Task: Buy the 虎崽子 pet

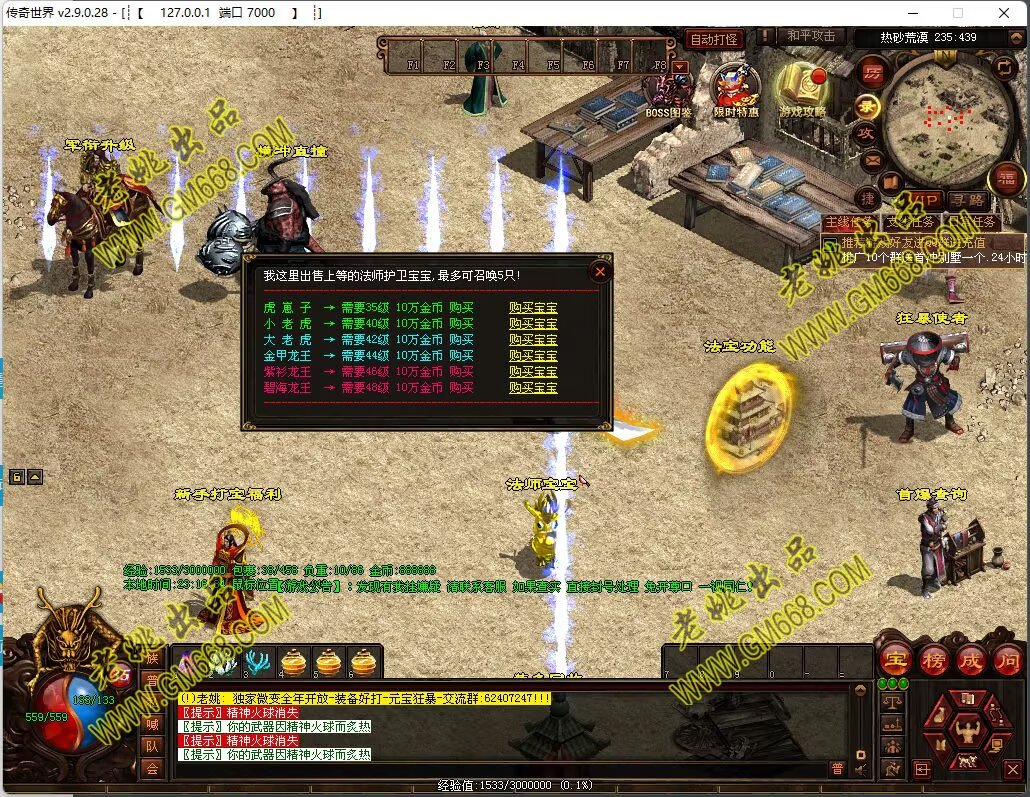Action: 533,308
